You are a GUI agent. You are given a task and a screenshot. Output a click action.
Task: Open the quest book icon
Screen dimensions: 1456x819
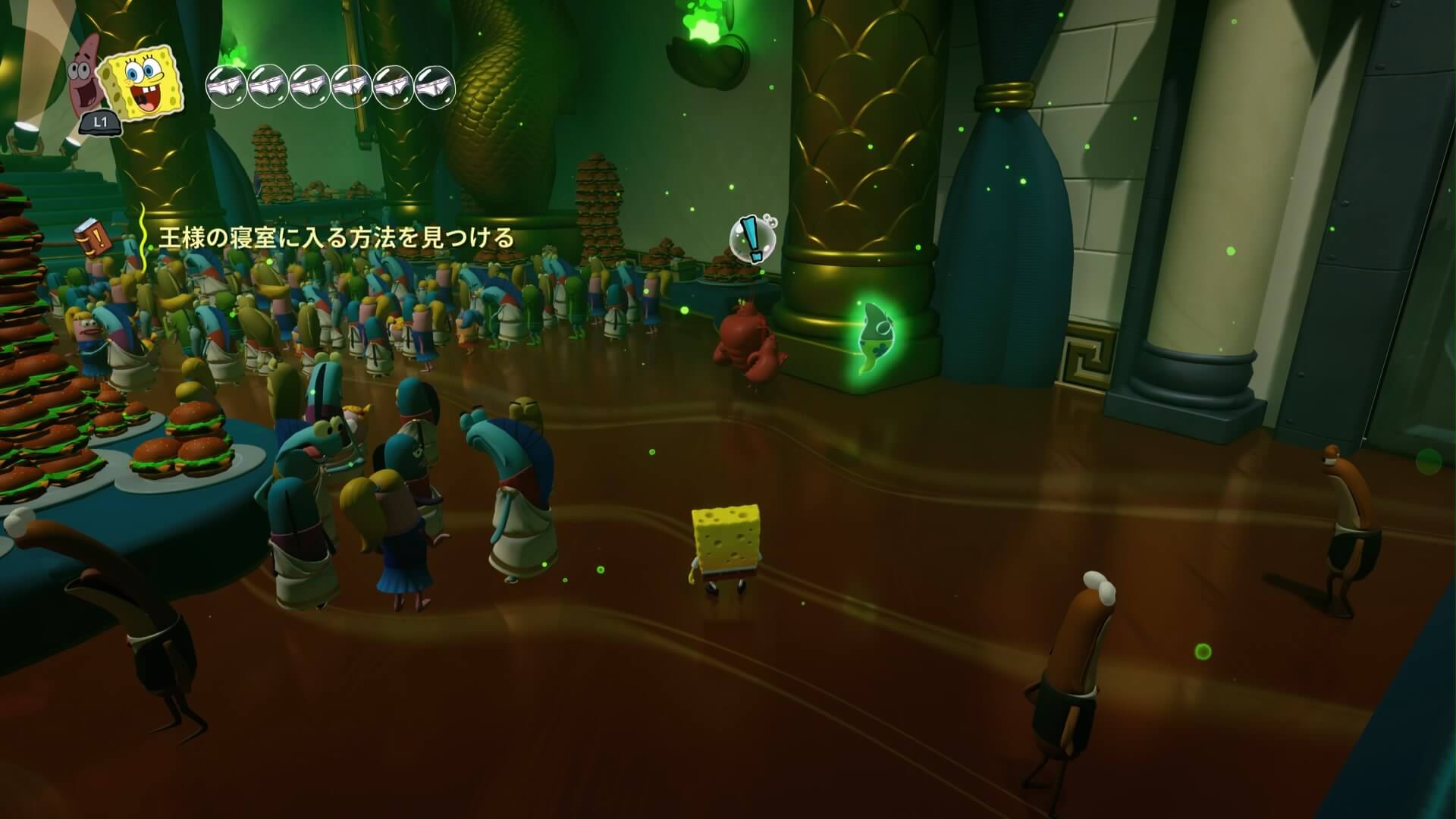(x=93, y=238)
